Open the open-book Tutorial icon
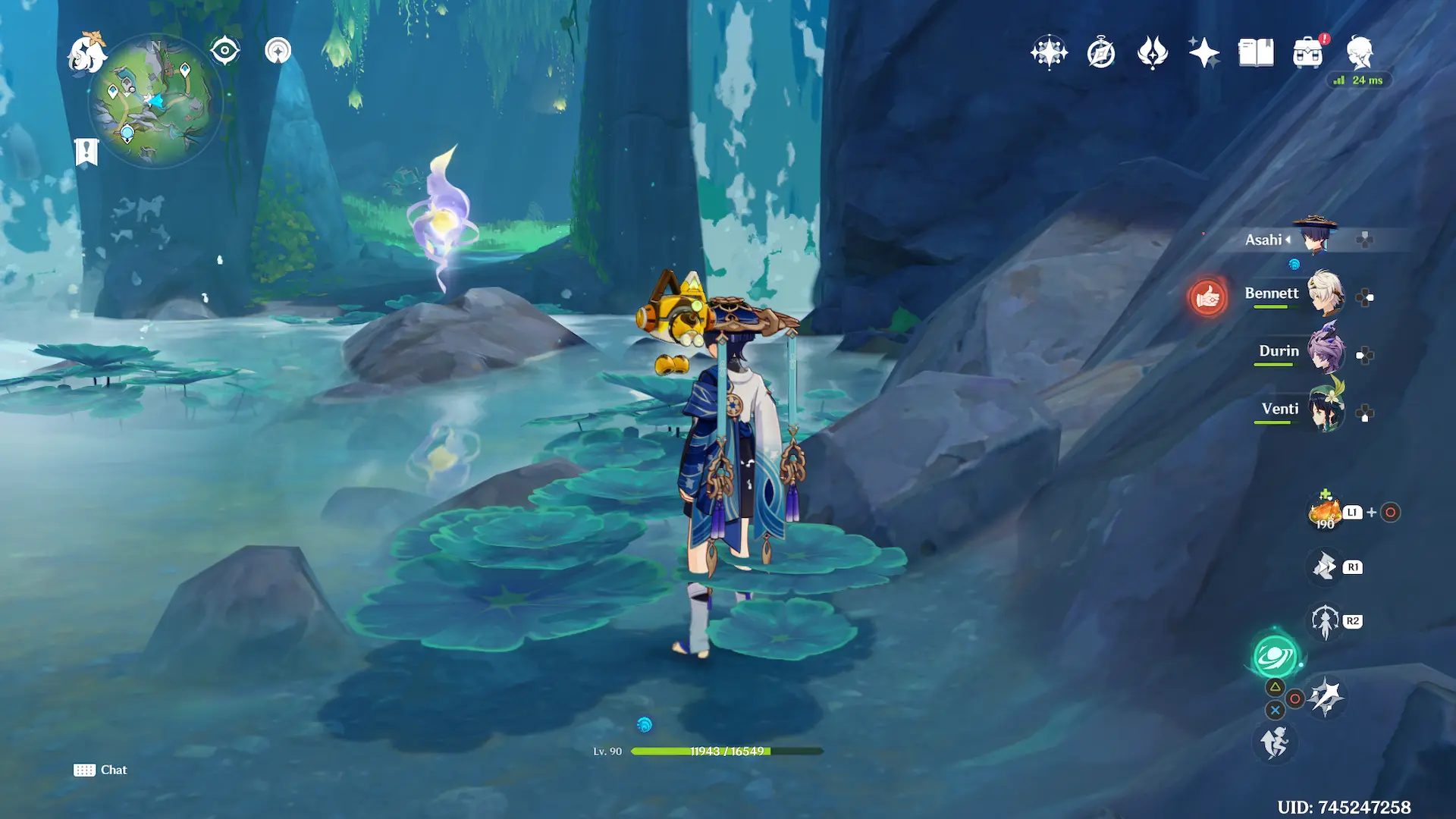 1256,53
